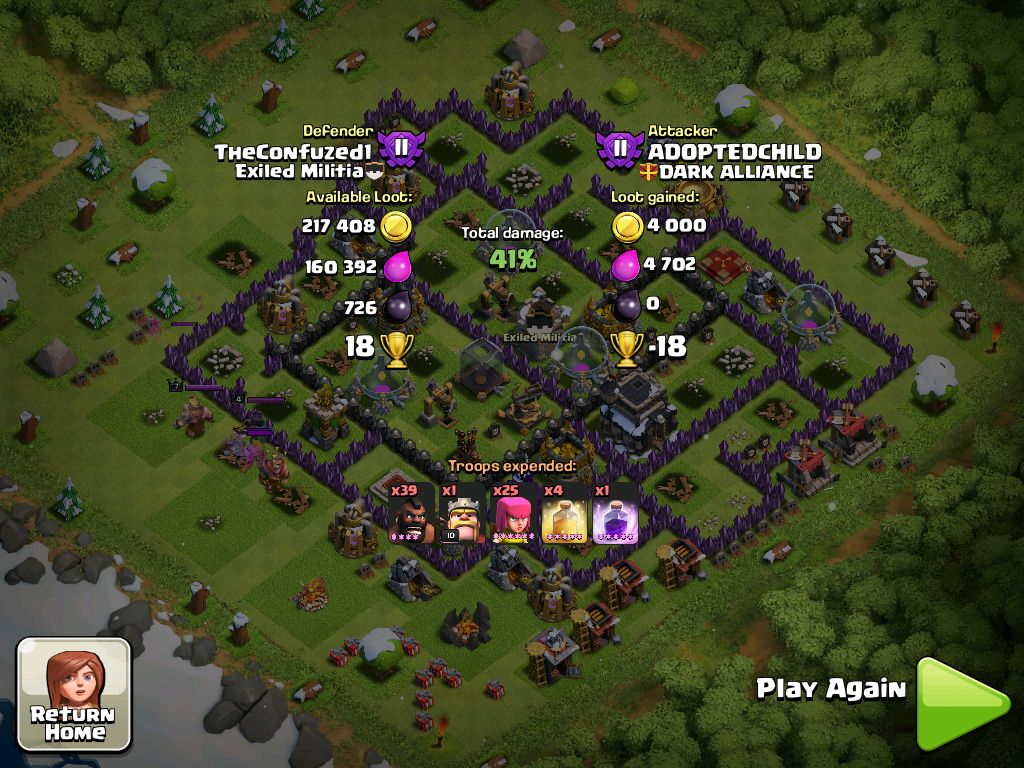Select the purple Rage Spell icon
The height and width of the screenshot is (768, 1024).
[x=615, y=513]
